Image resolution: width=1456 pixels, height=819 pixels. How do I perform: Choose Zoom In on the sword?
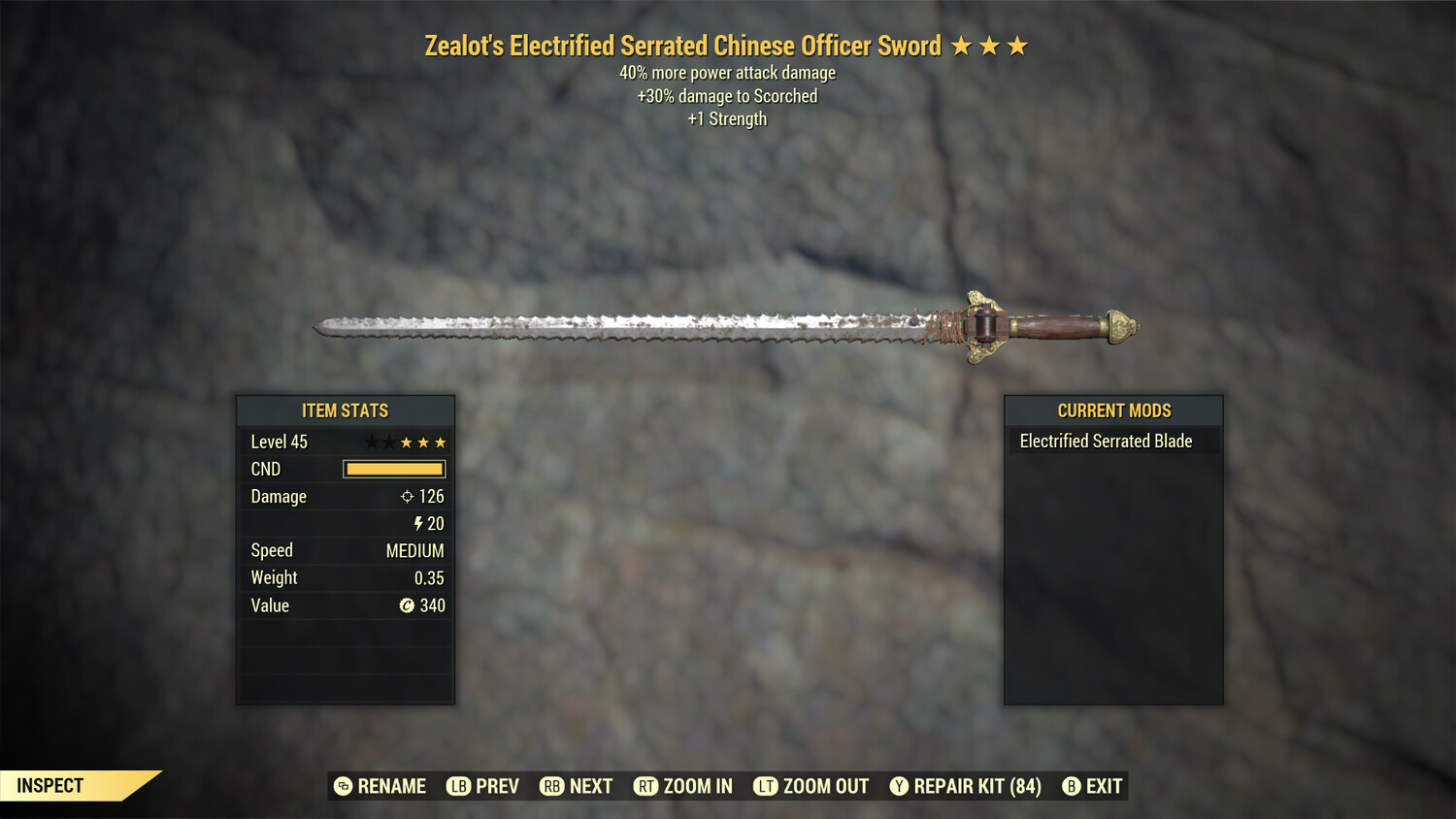683,786
